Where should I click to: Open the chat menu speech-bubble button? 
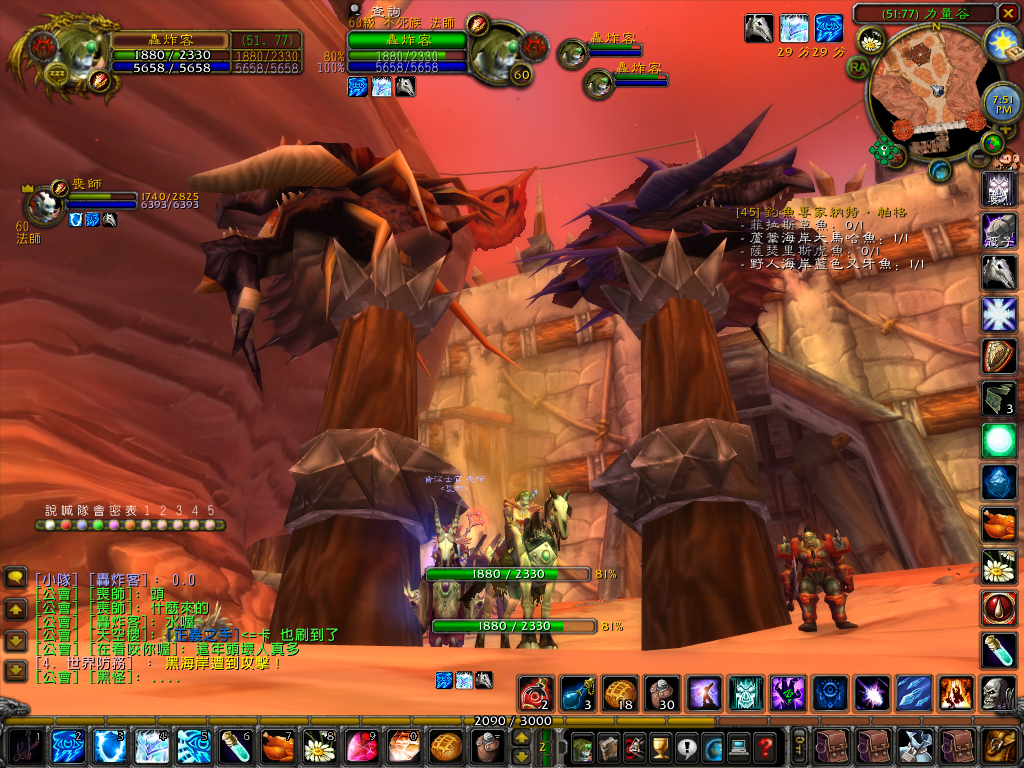click(15, 577)
